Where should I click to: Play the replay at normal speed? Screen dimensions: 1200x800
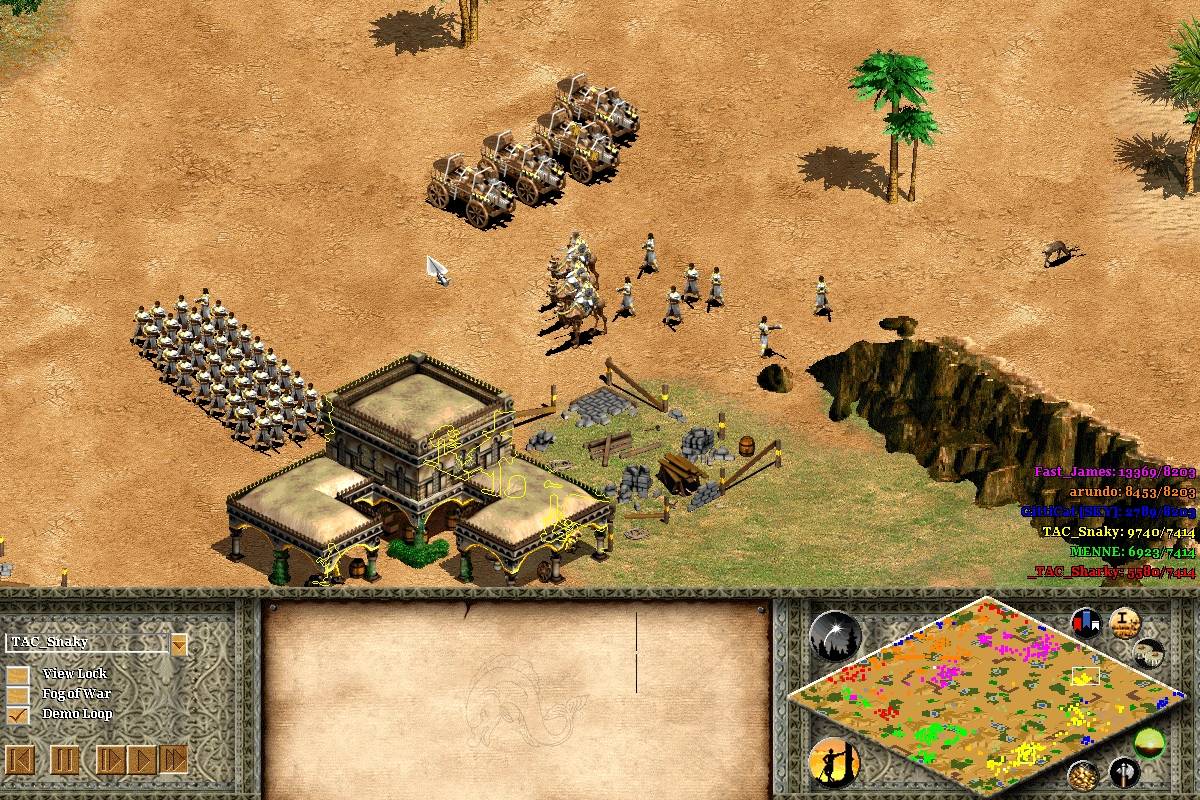click(x=142, y=760)
